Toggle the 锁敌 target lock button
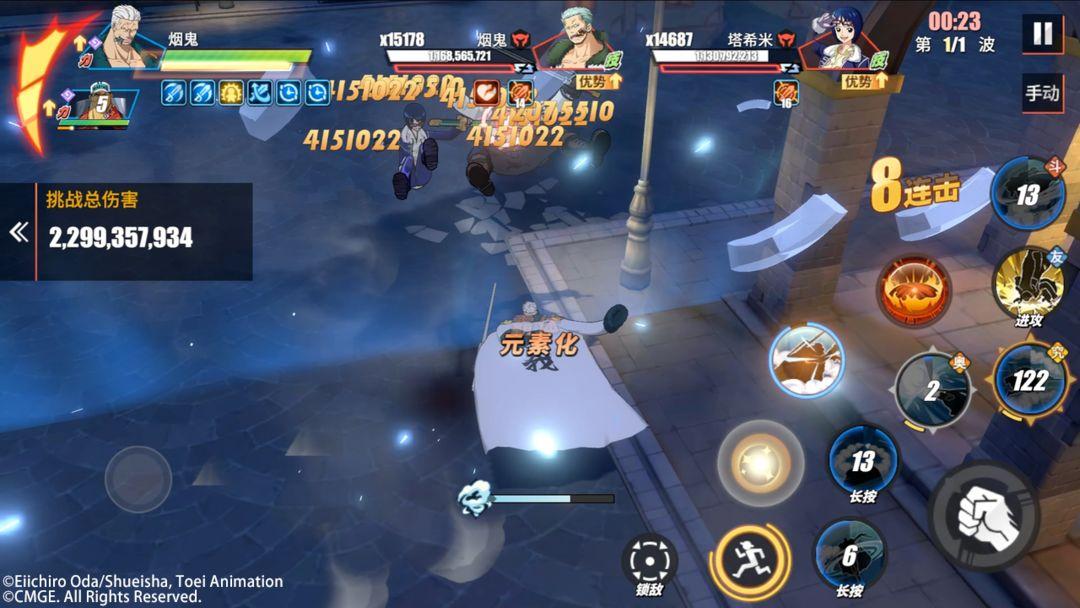The height and width of the screenshot is (608, 1080). tap(649, 562)
